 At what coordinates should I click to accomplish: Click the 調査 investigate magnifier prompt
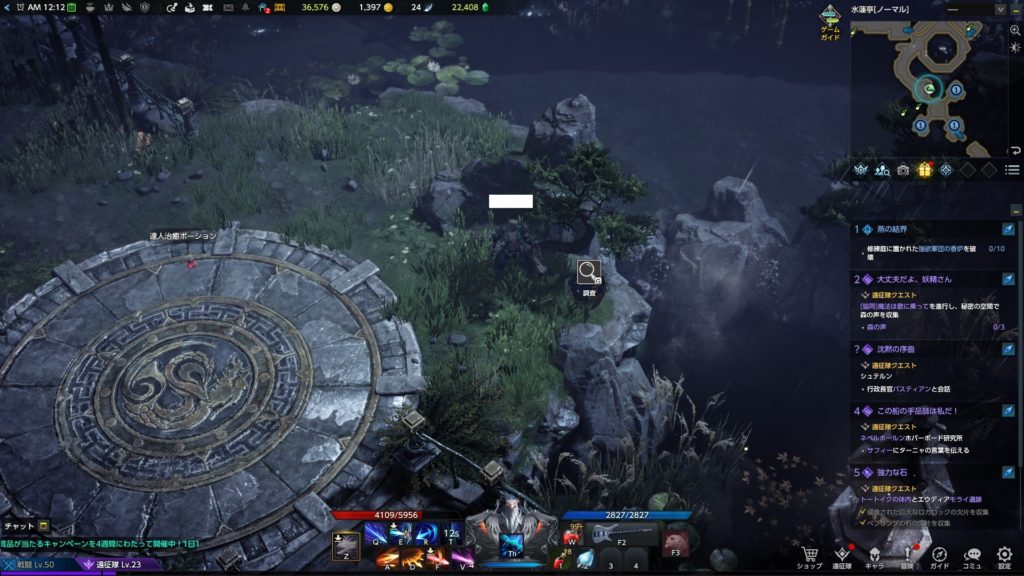588,272
